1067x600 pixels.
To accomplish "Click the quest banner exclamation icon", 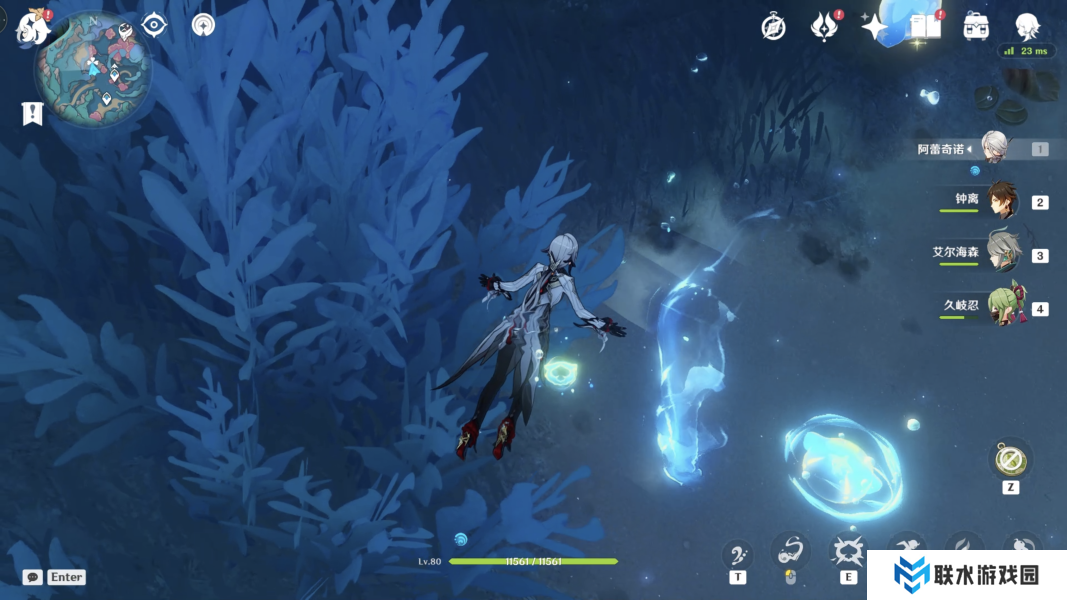I will pyautogui.click(x=32, y=113).
